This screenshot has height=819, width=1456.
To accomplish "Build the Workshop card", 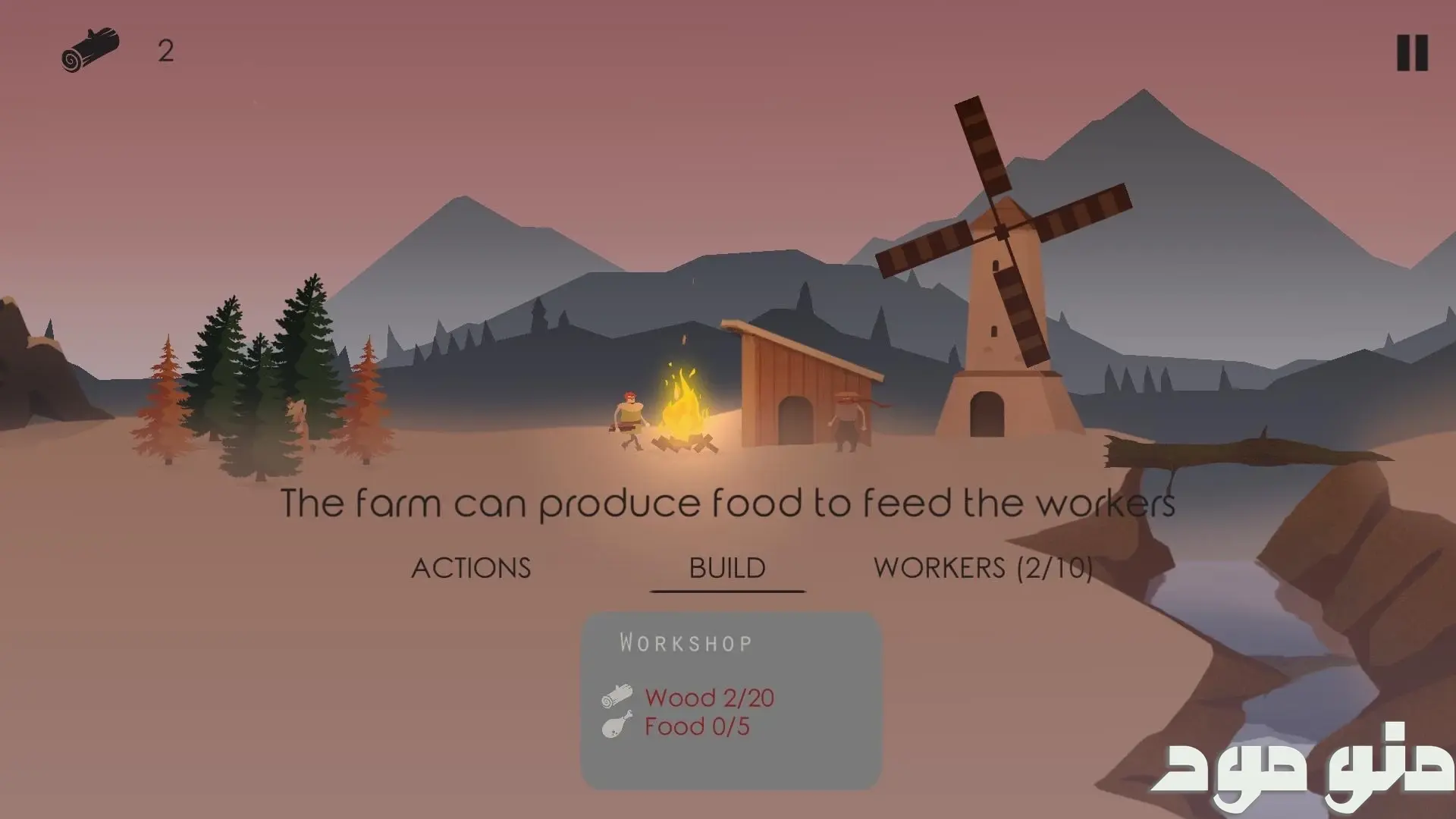I will tap(731, 700).
